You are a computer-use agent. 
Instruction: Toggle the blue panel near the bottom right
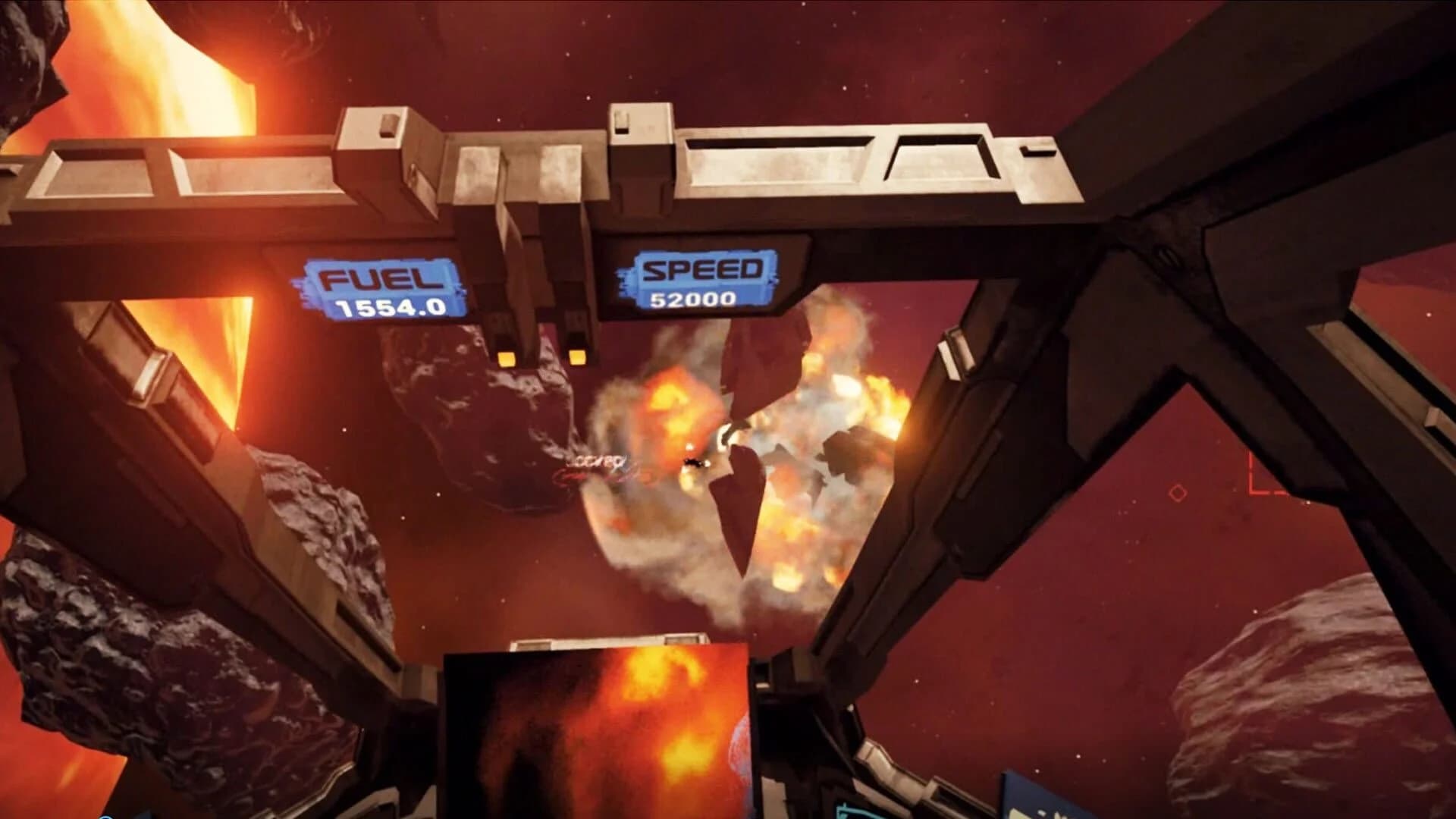1046,804
